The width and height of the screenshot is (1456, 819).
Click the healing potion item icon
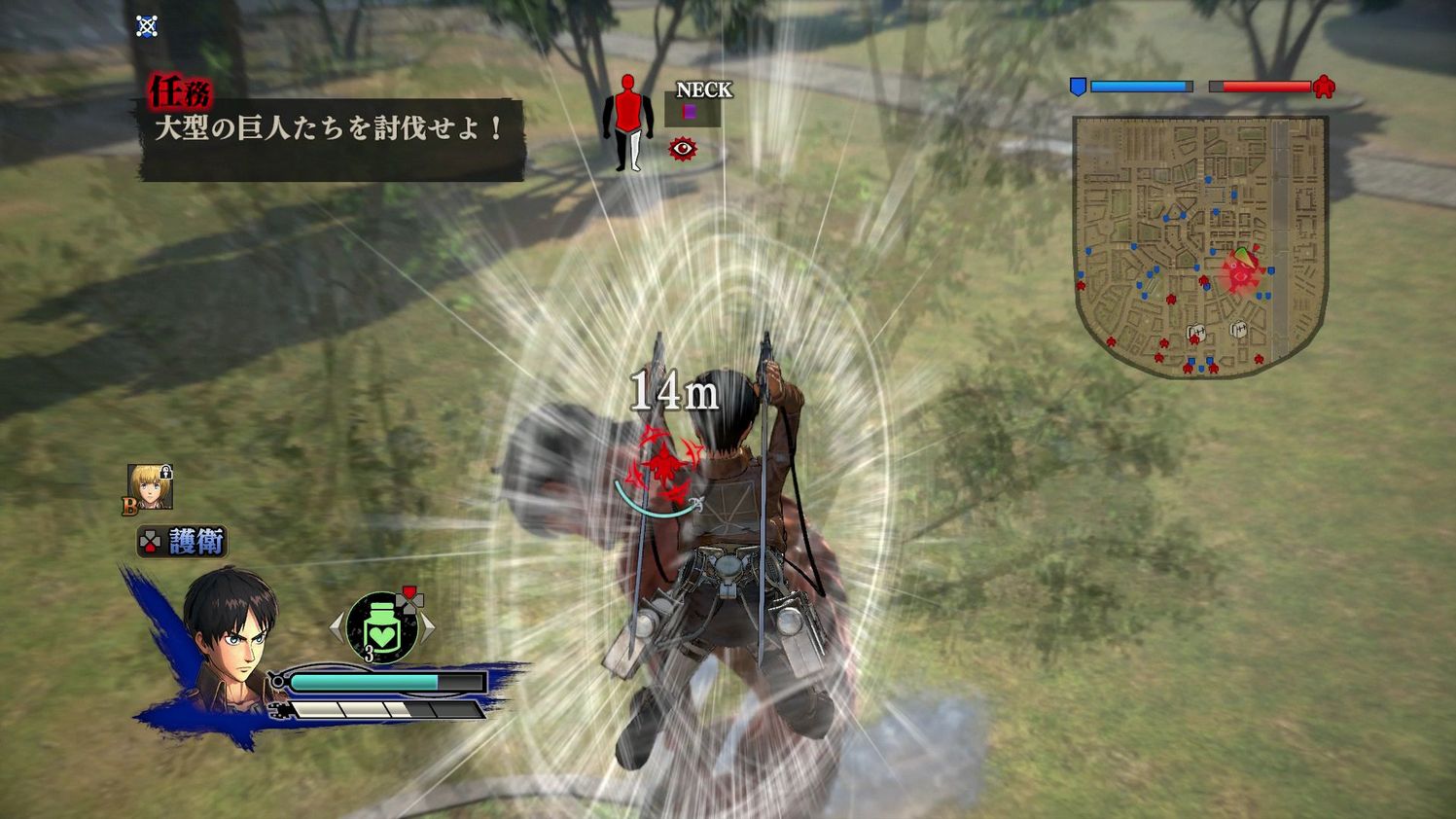379,627
